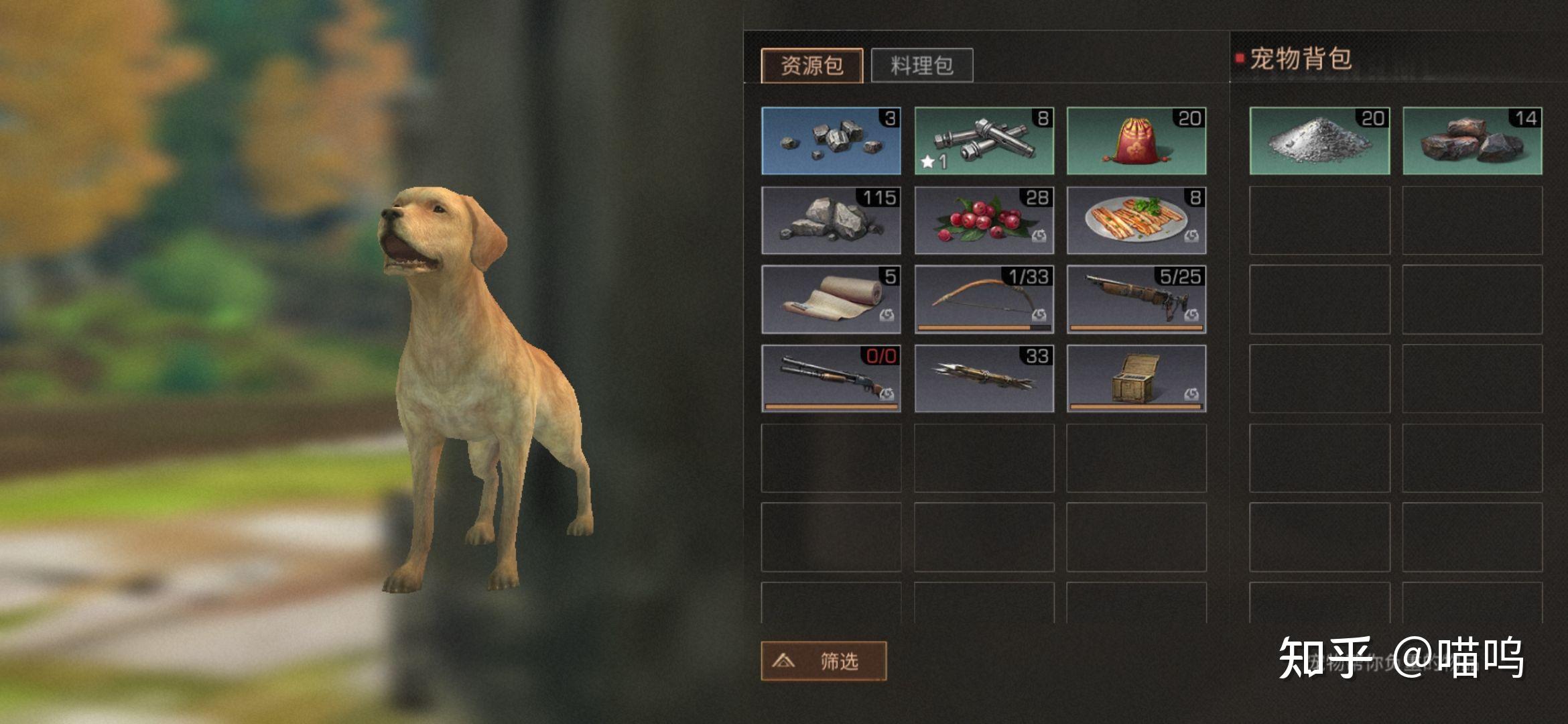Open the 料理包 tab

[x=921, y=66]
